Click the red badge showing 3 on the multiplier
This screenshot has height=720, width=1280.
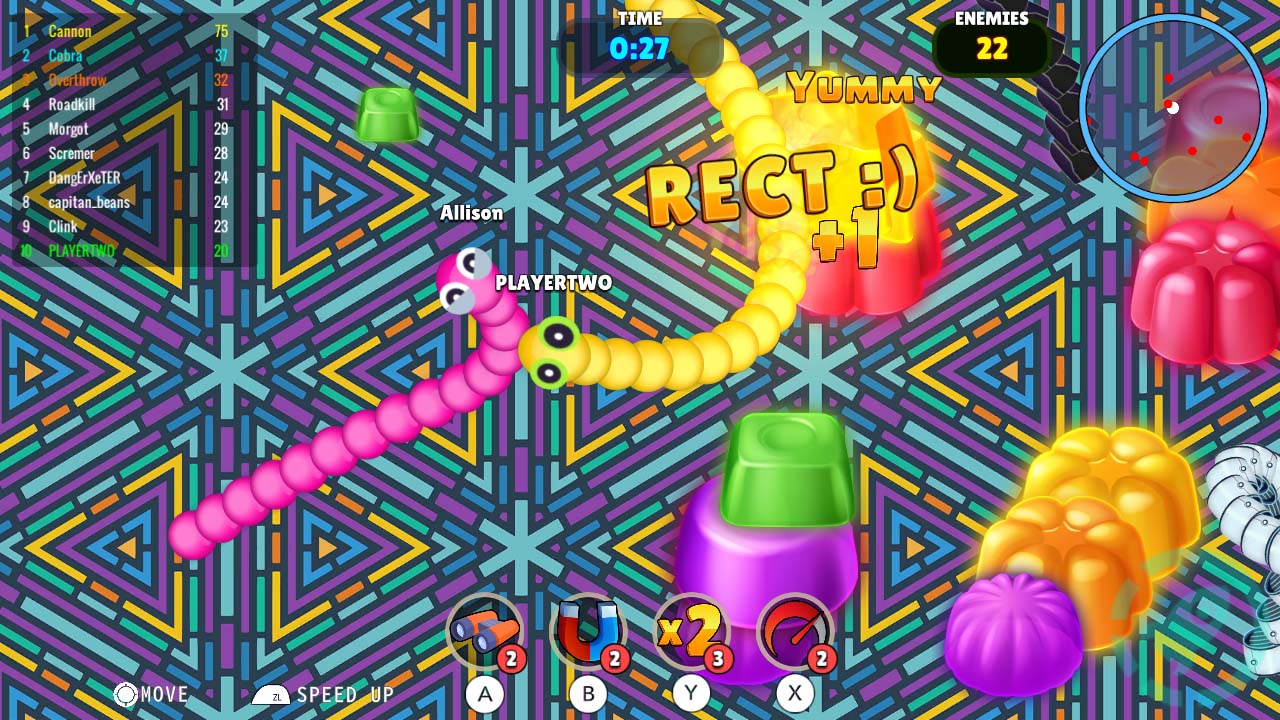718,657
